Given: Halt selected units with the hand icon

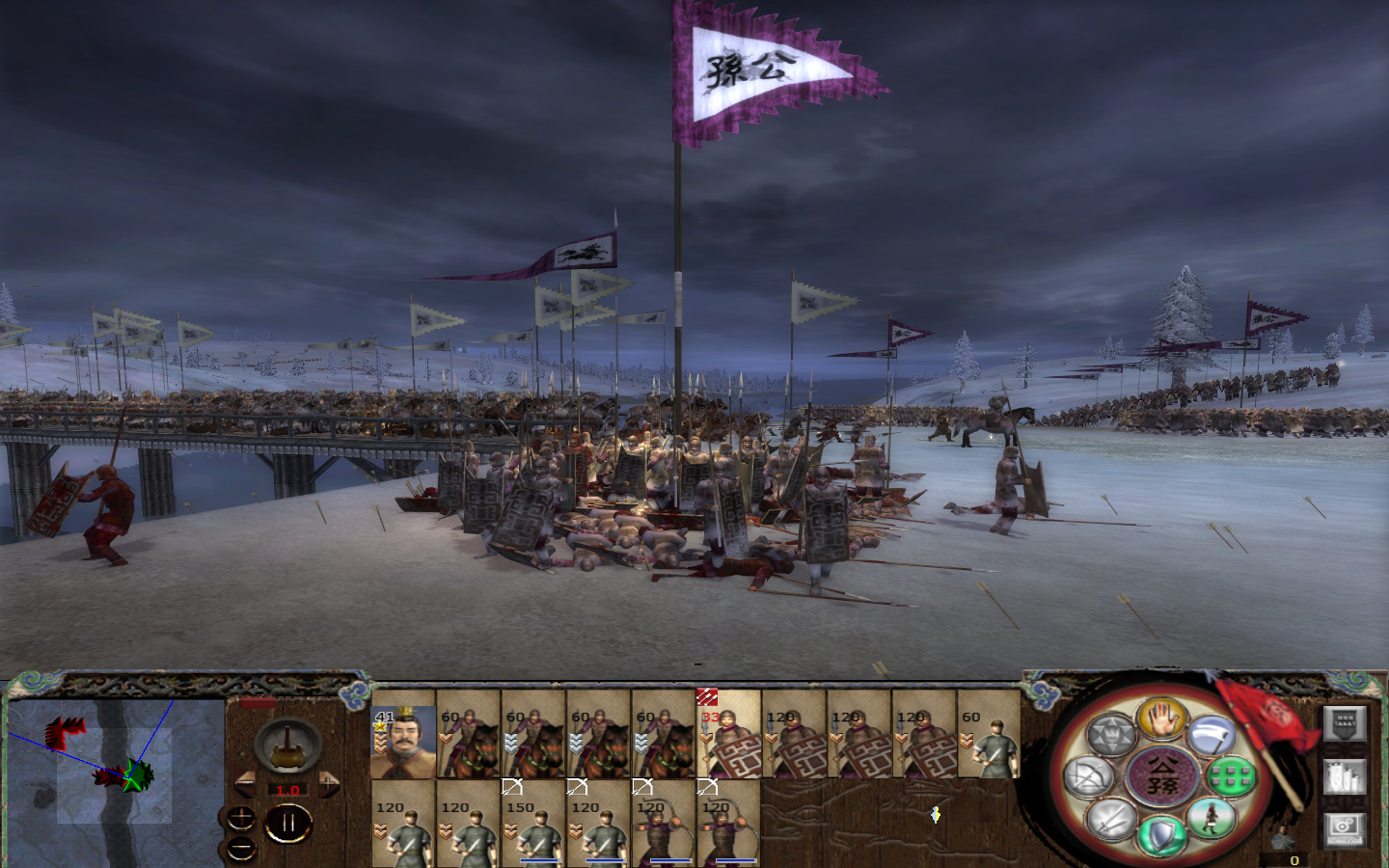Looking at the screenshot, I should pos(1161,722).
